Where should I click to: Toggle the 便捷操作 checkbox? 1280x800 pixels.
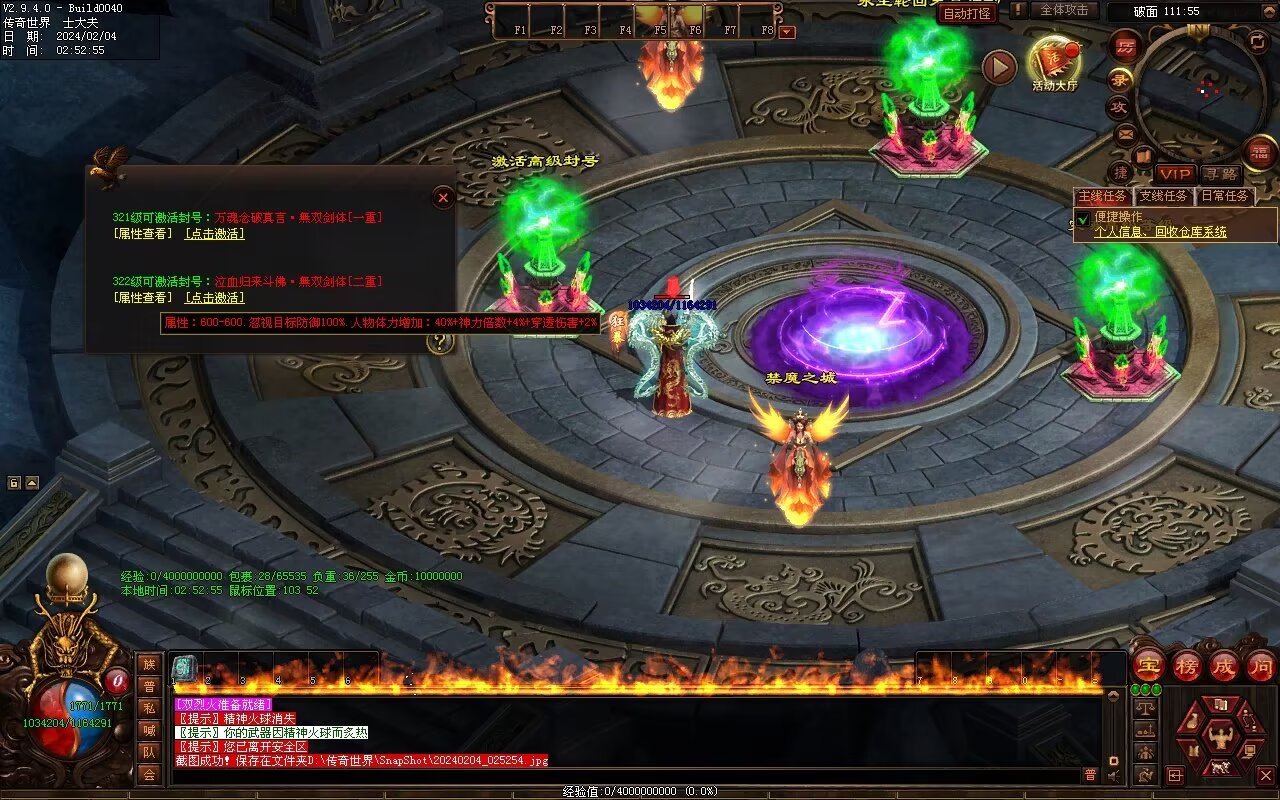(1083, 218)
